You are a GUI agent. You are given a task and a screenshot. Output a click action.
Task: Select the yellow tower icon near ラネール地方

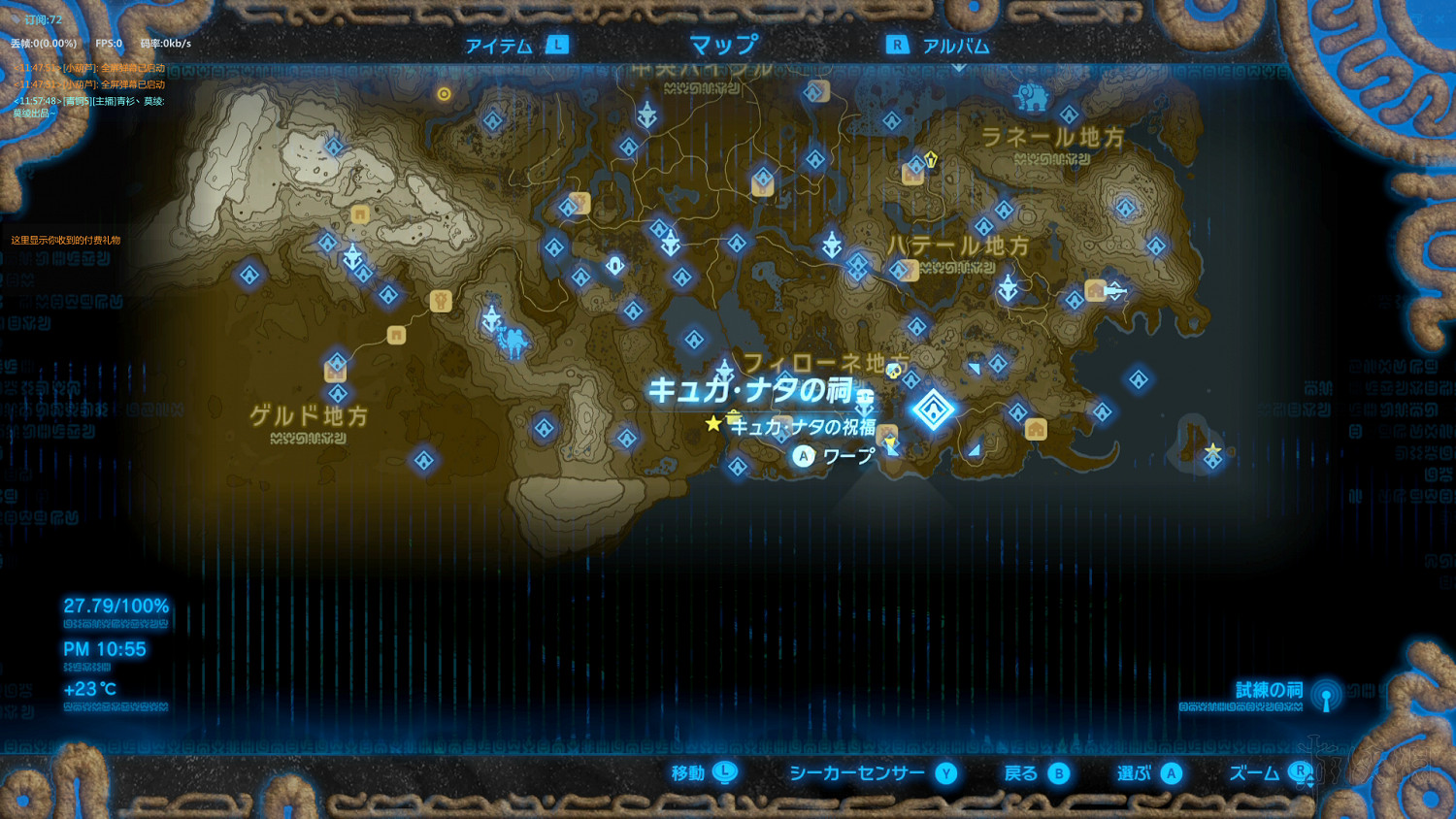coord(931,161)
